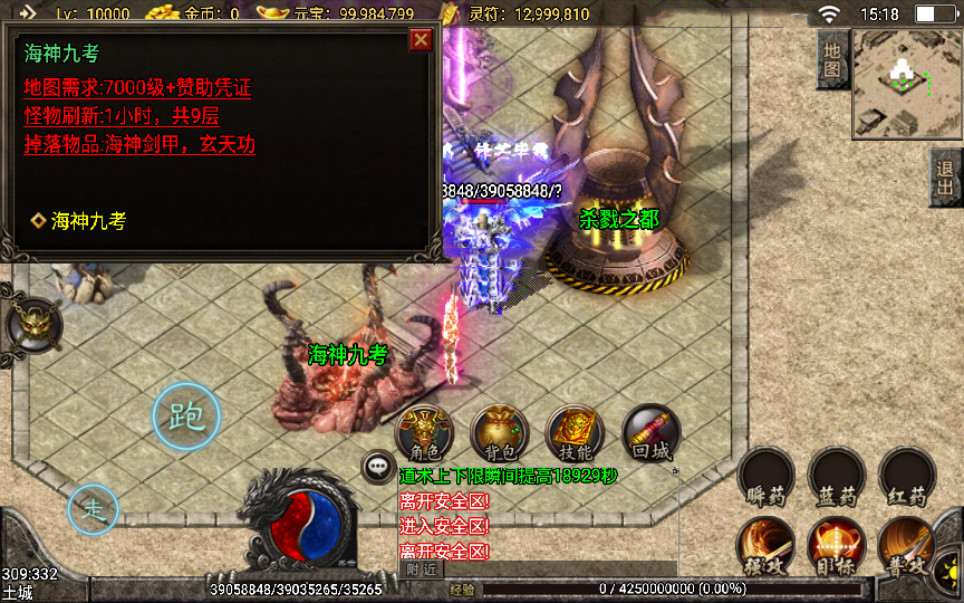The width and height of the screenshot is (964, 603).
Task: Show the 技能 skills book
Action: pyautogui.click(x=574, y=433)
